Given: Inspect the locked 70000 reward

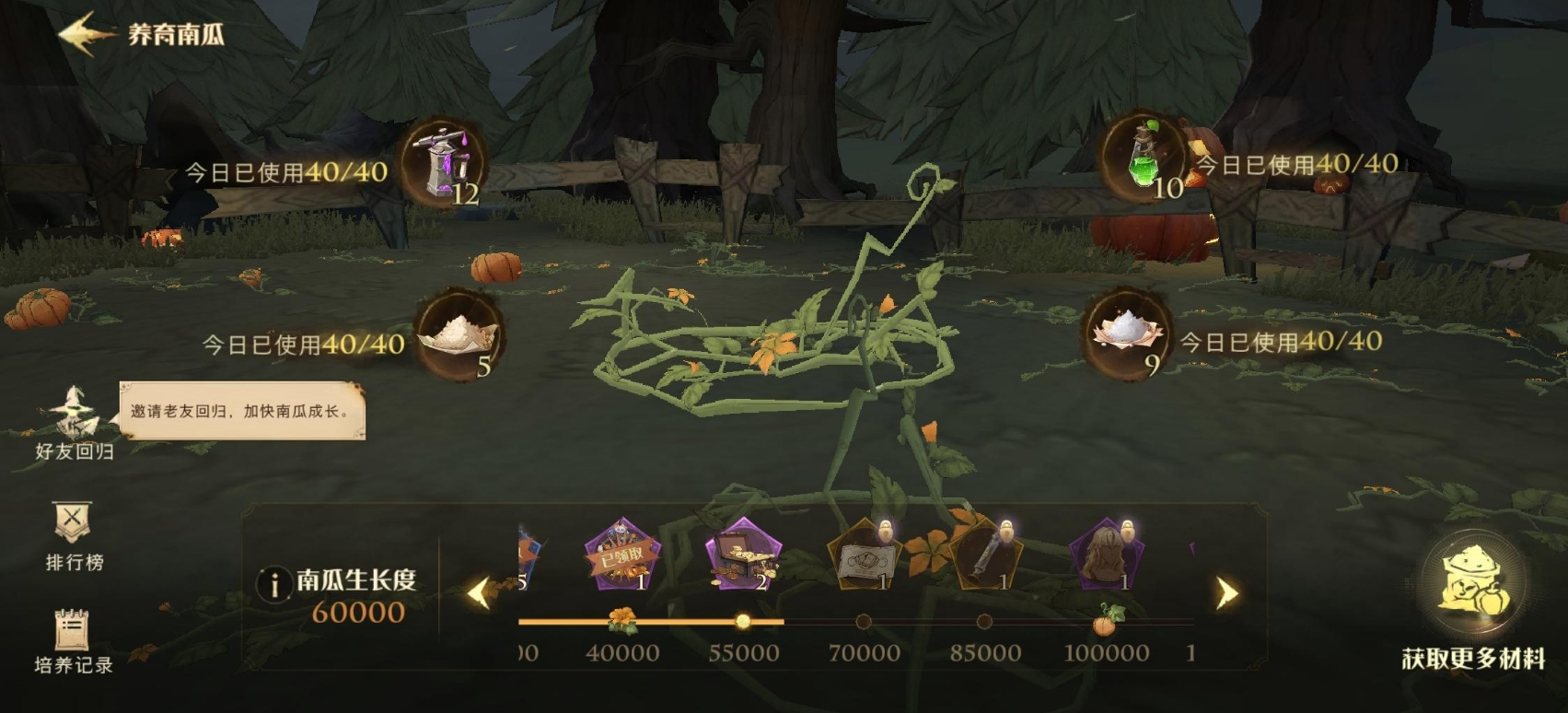Looking at the screenshot, I should click(865, 555).
